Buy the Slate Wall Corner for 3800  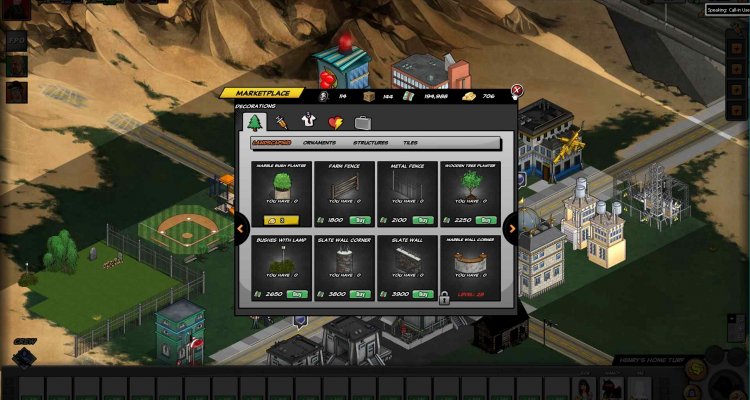click(359, 294)
